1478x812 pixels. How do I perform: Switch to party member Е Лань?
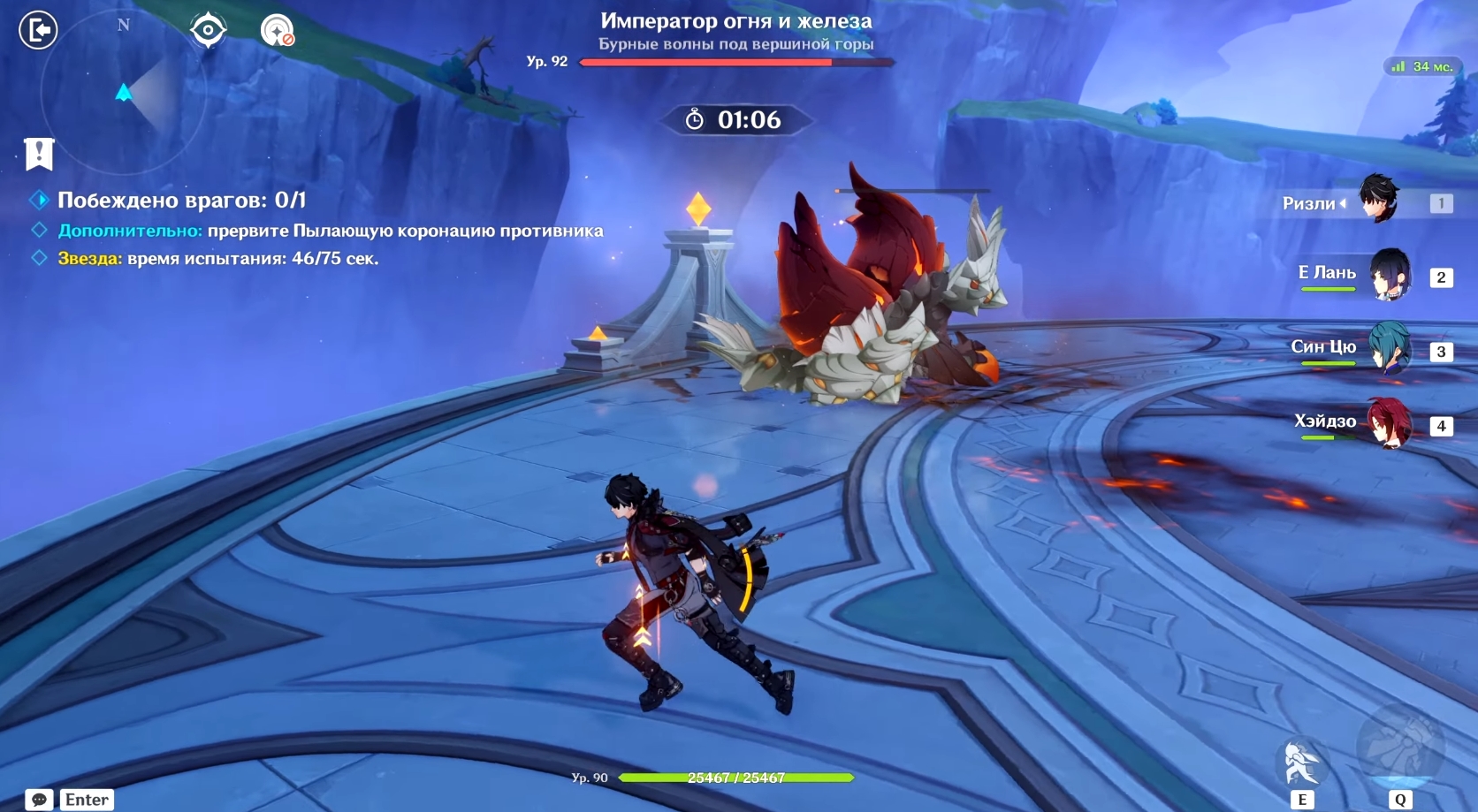[1389, 275]
